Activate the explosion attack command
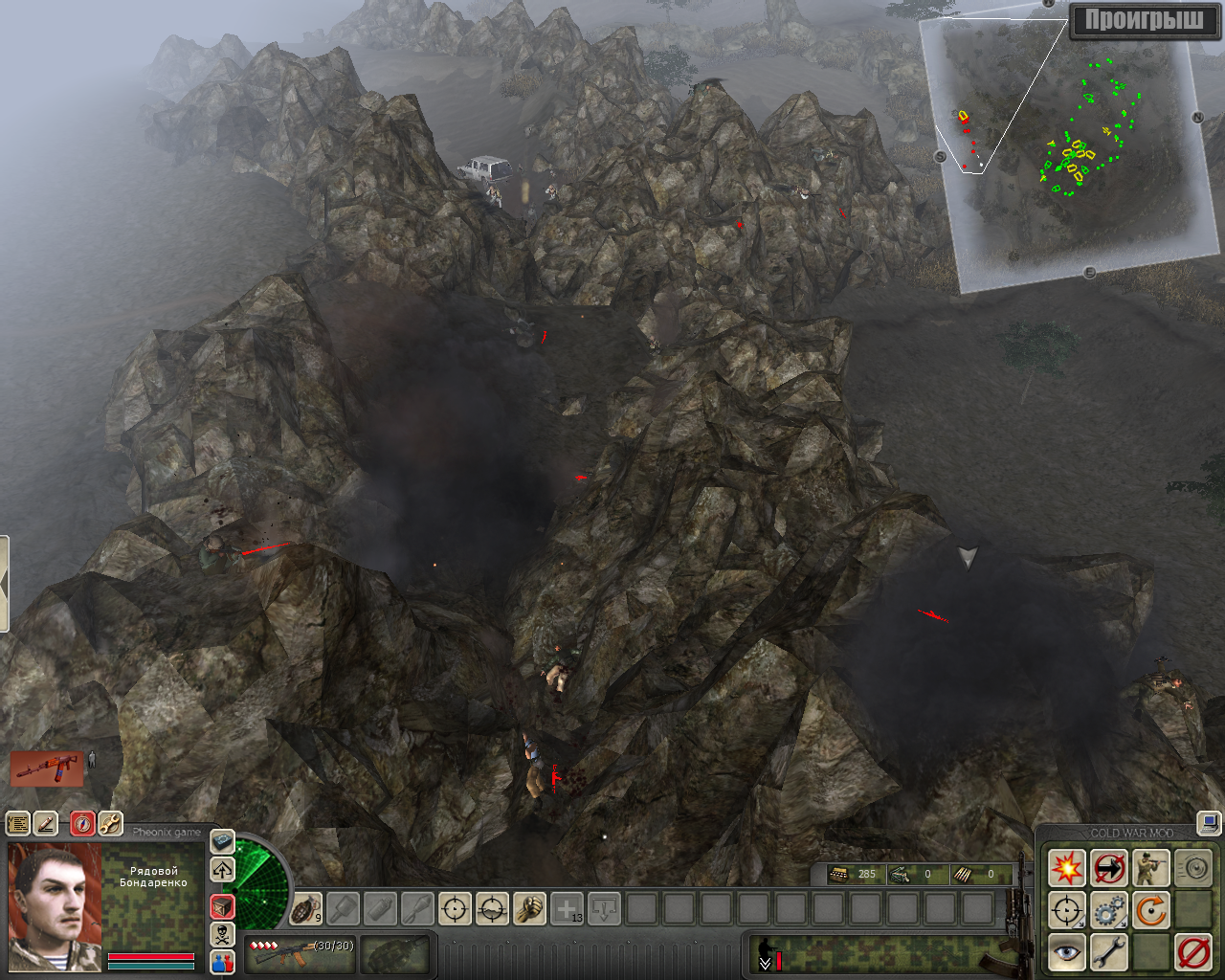 click(x=1066, y=869)
